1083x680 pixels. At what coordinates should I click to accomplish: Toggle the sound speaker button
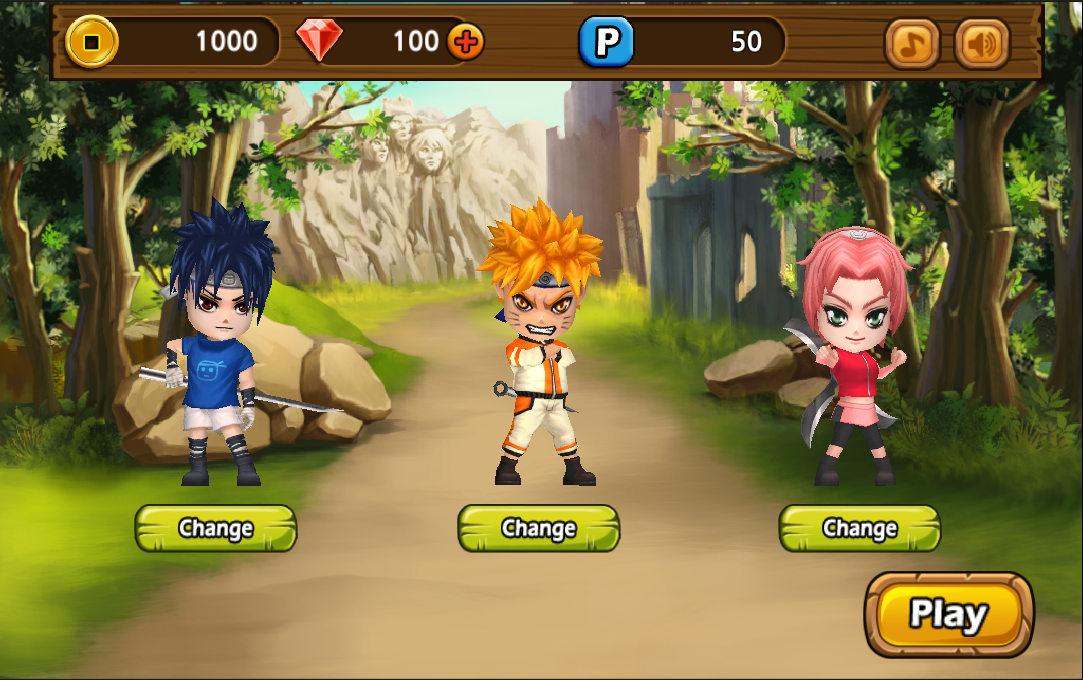point(982,43)
